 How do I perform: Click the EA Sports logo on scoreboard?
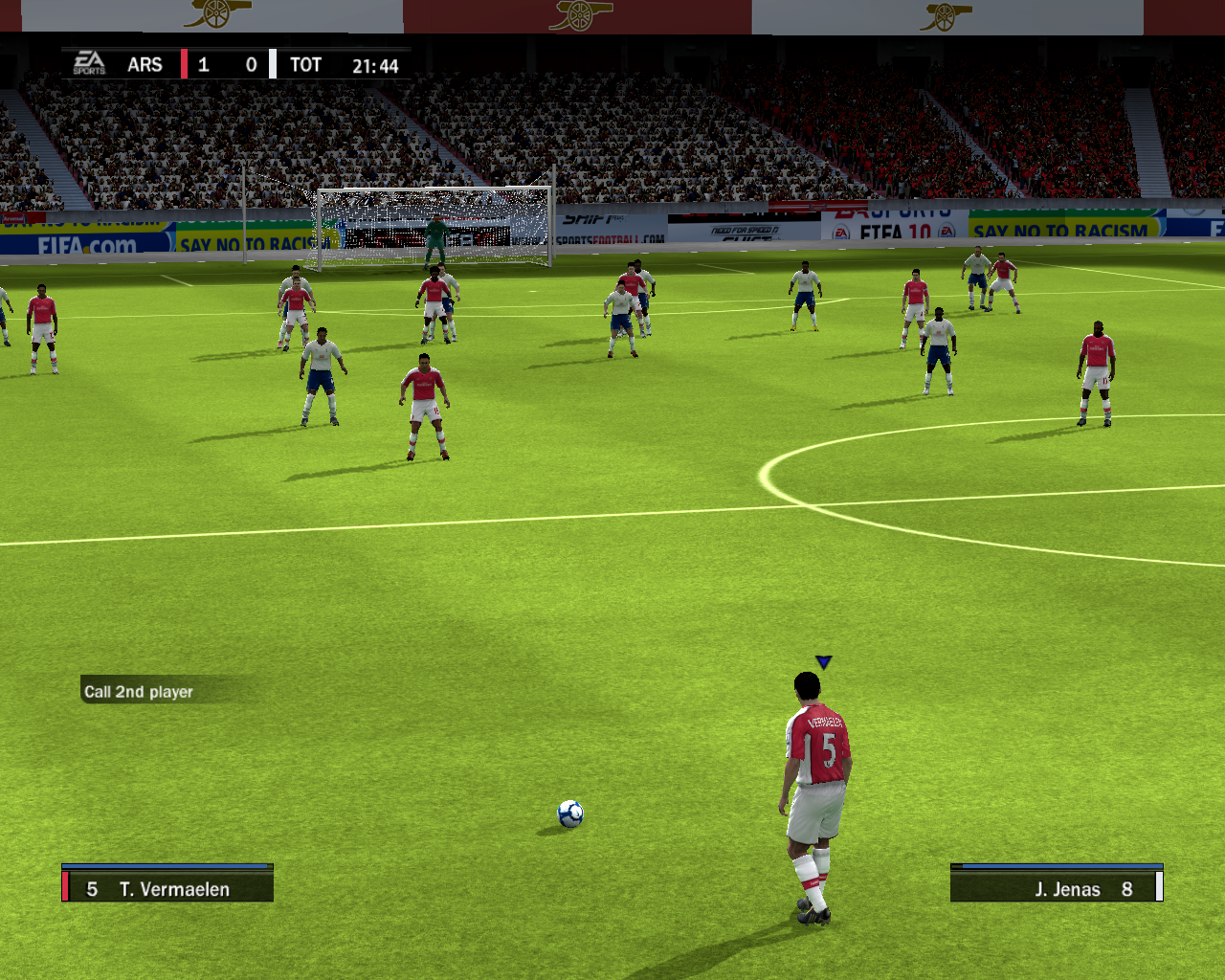pyautogui.click(x=89, y=64)
